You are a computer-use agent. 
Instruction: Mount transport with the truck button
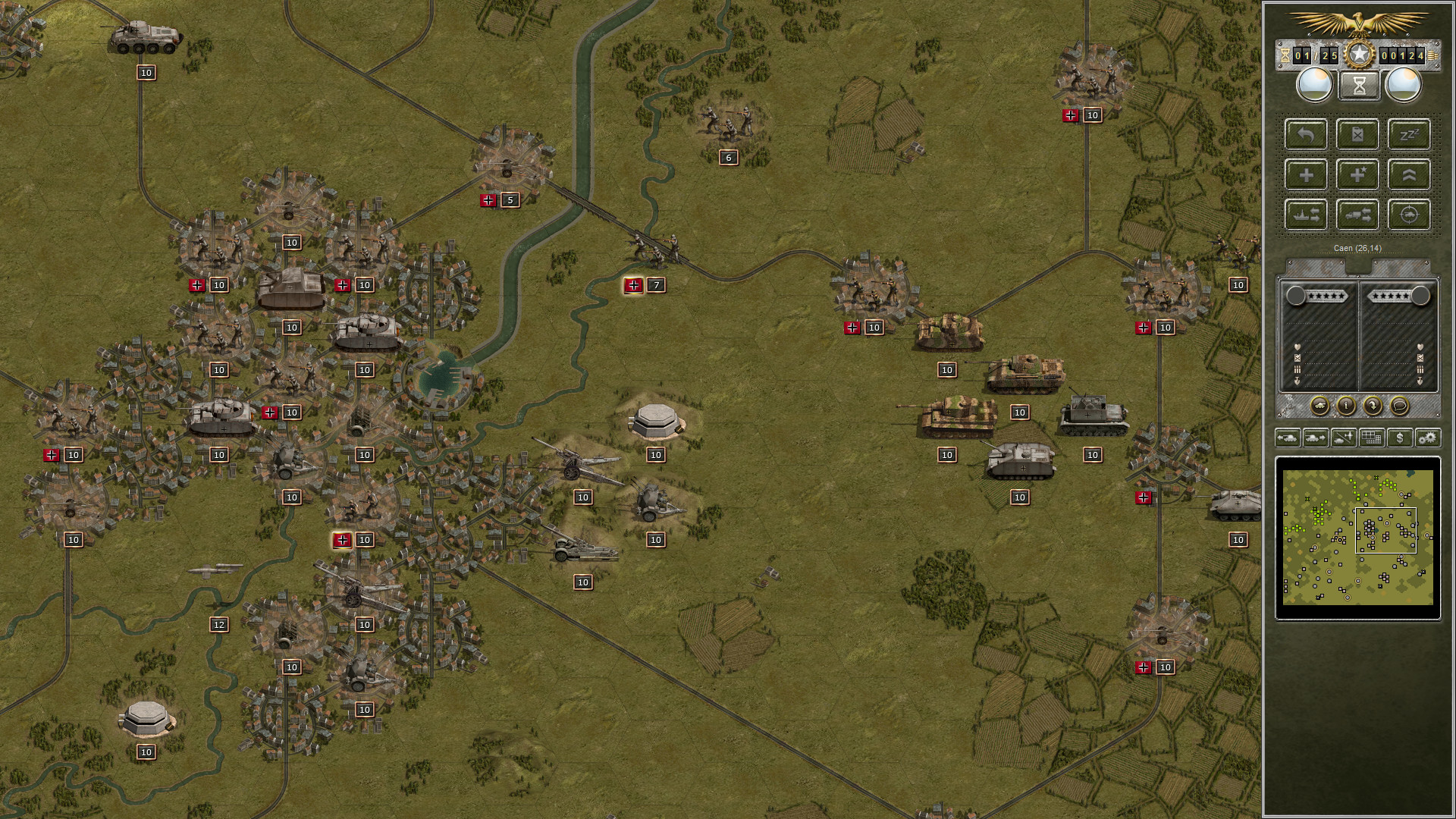coord(1357,215)
